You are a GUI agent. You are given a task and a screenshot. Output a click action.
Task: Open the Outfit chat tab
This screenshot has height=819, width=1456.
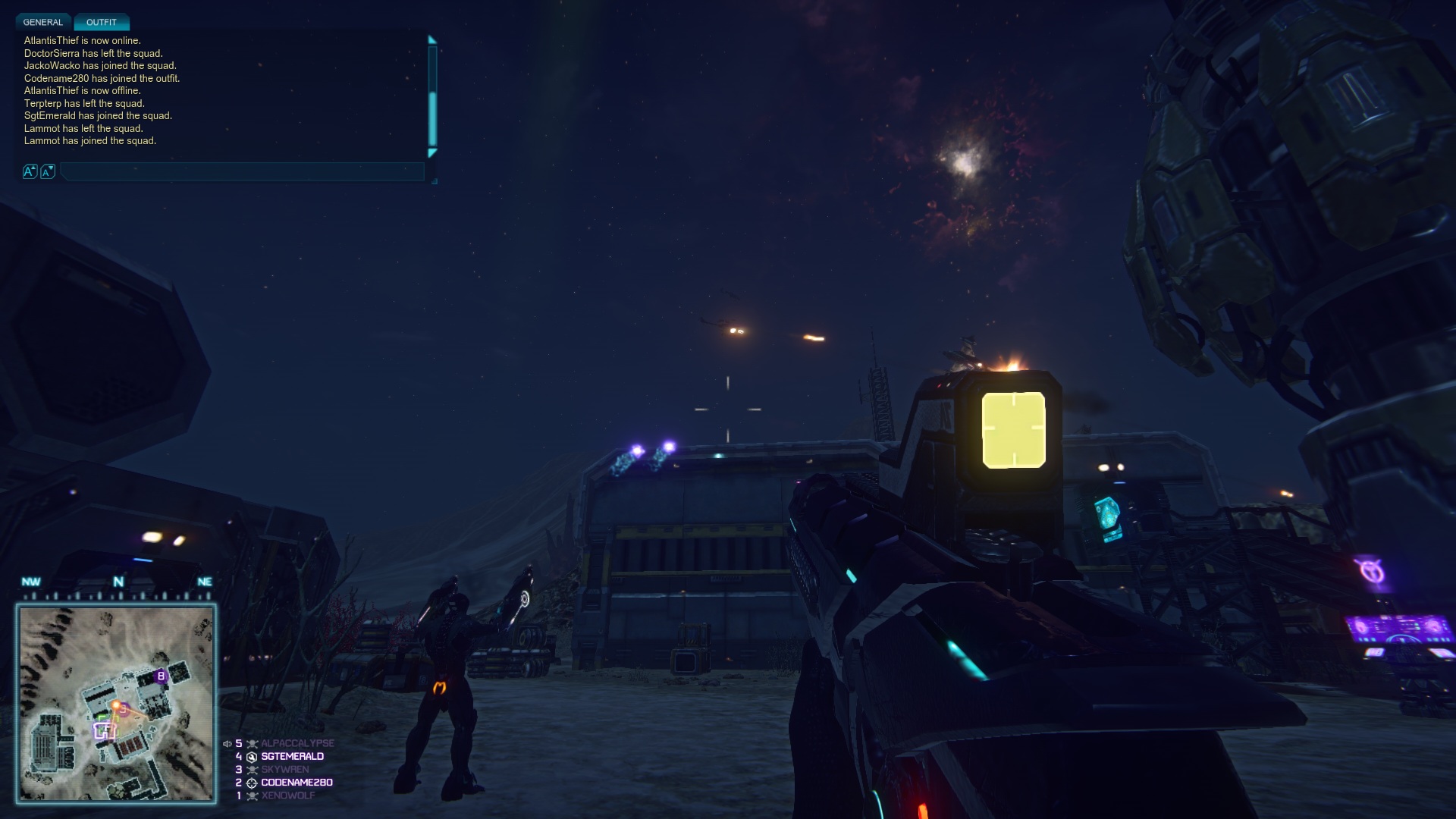(101, 22)
